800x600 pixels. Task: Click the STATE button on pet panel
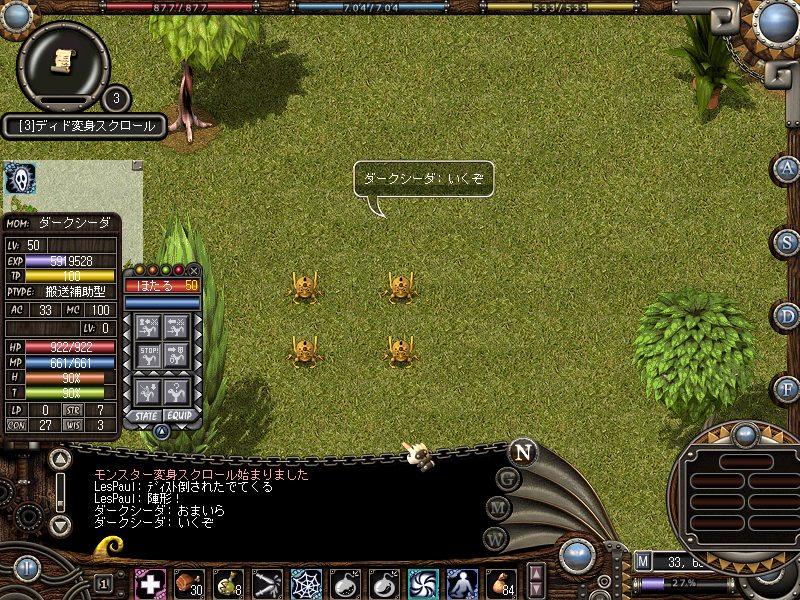click(x=143, y=415)
